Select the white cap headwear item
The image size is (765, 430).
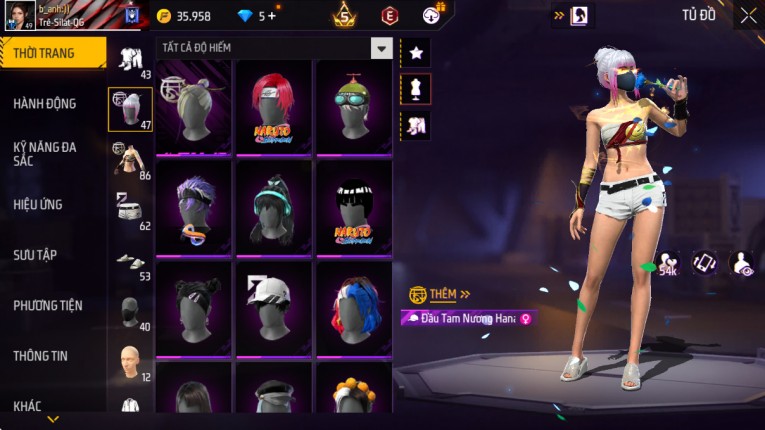click(274, 309)
